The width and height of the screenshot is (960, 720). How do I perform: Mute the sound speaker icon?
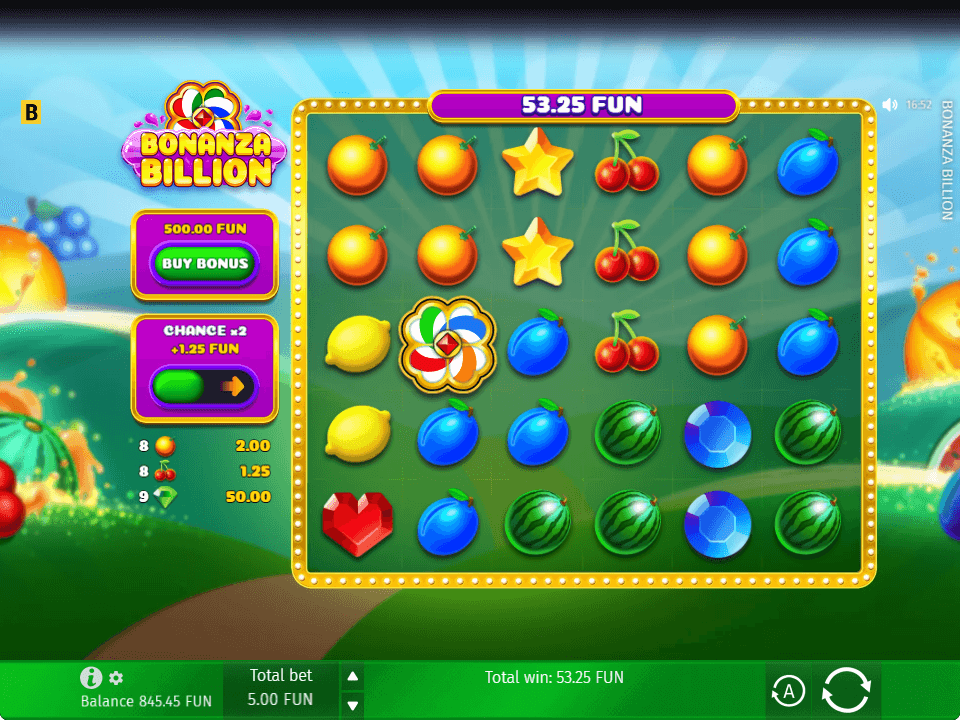890,104
